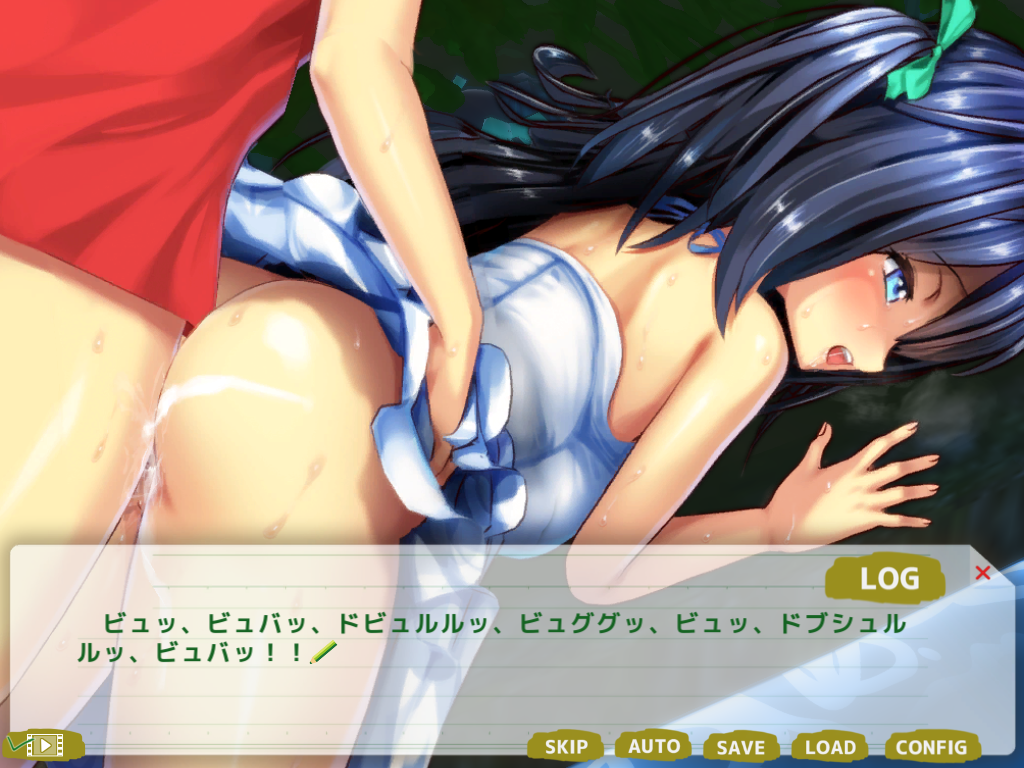Close the dialogue text window

click(x=982, y=573)
